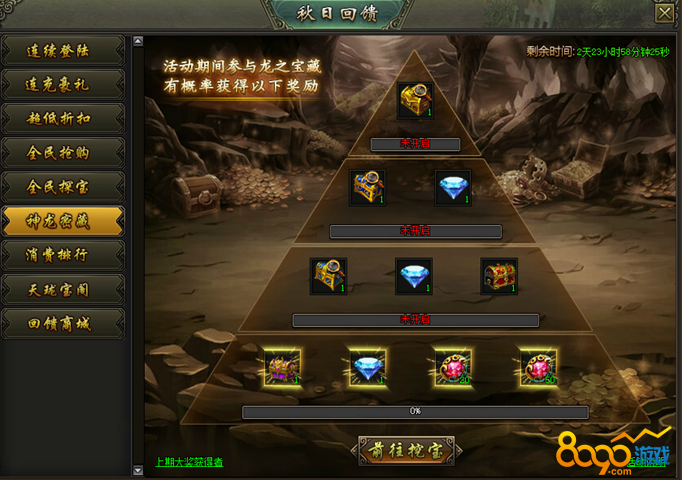682x480 pixels.
Task: Switch to the 连续登陆 tab
Action: 63,50
